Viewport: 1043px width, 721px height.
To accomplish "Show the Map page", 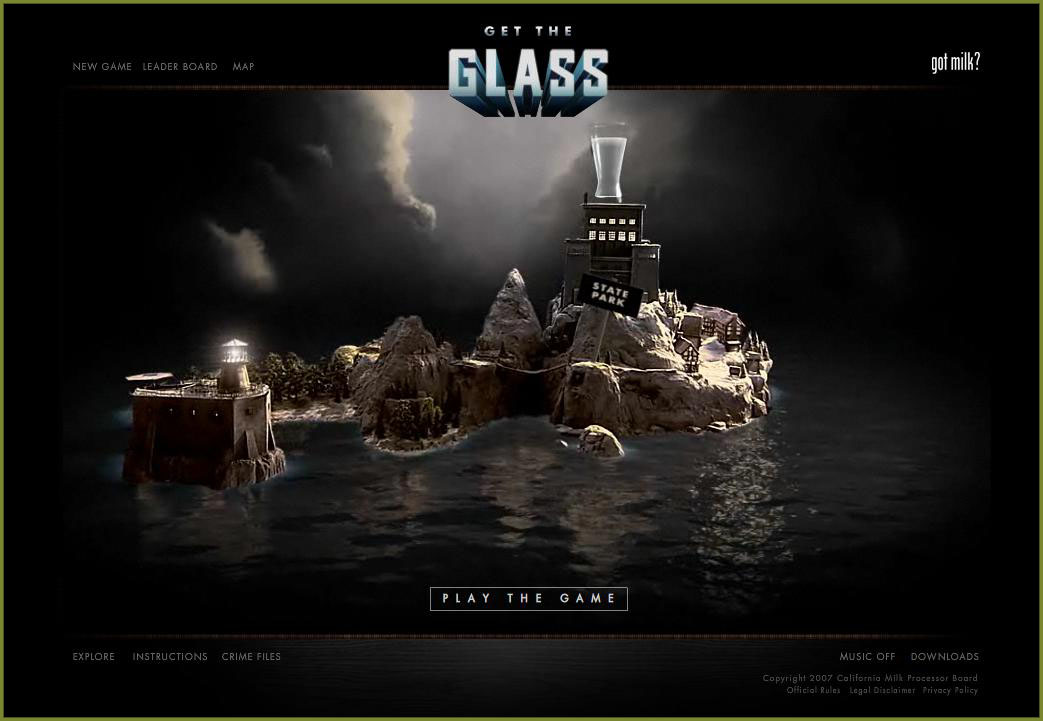I will pos(244,67).
